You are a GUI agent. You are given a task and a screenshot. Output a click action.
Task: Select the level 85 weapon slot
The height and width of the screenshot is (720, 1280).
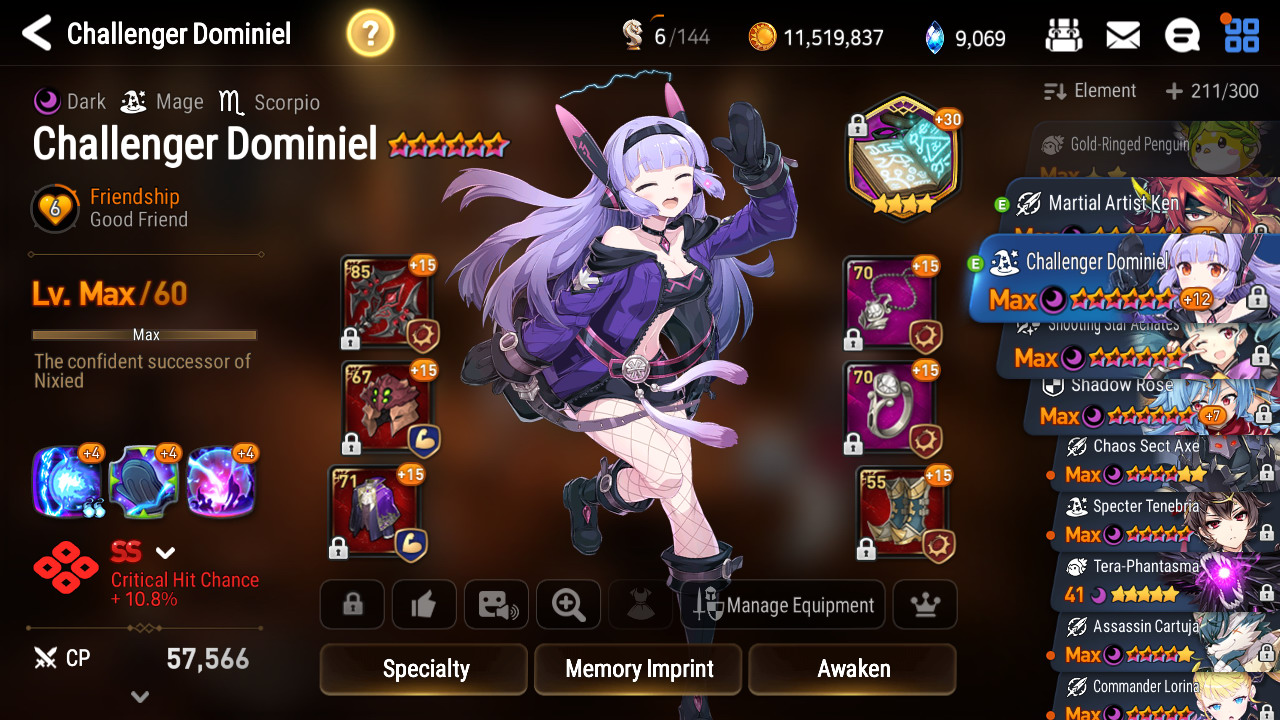tap(388, 304)
